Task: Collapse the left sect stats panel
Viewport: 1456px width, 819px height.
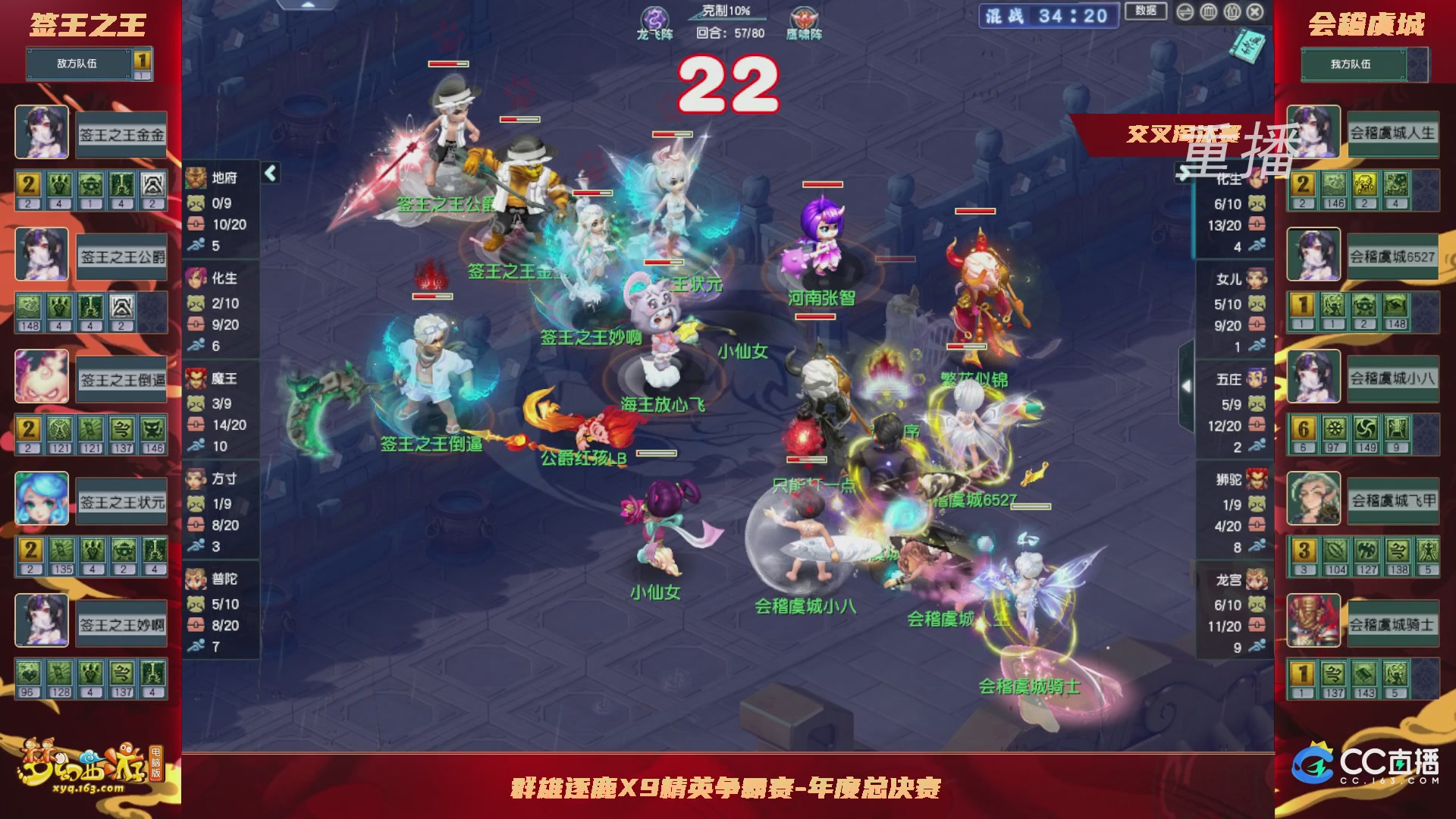Action: (269, 172)
